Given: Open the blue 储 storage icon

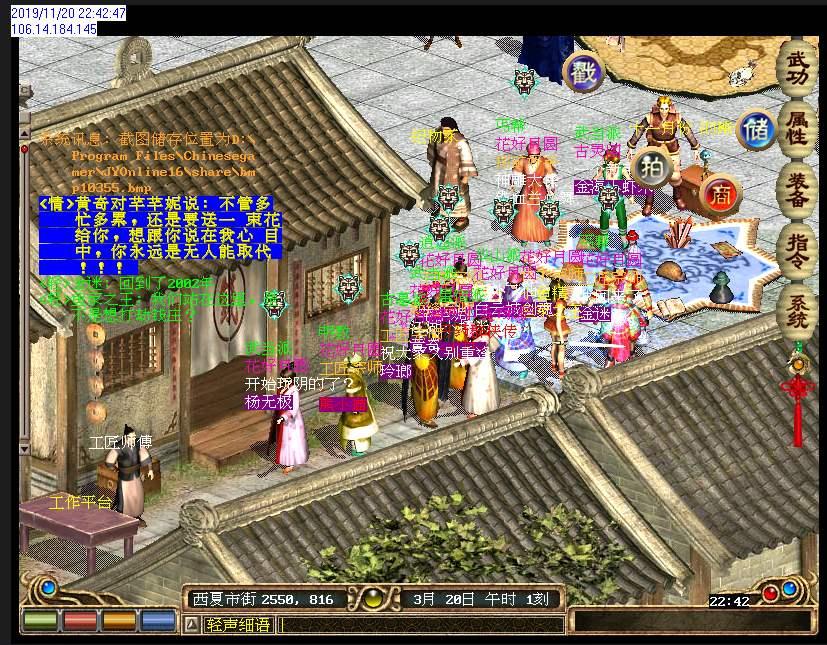Looking at the screenshot, I should point(756,130).
